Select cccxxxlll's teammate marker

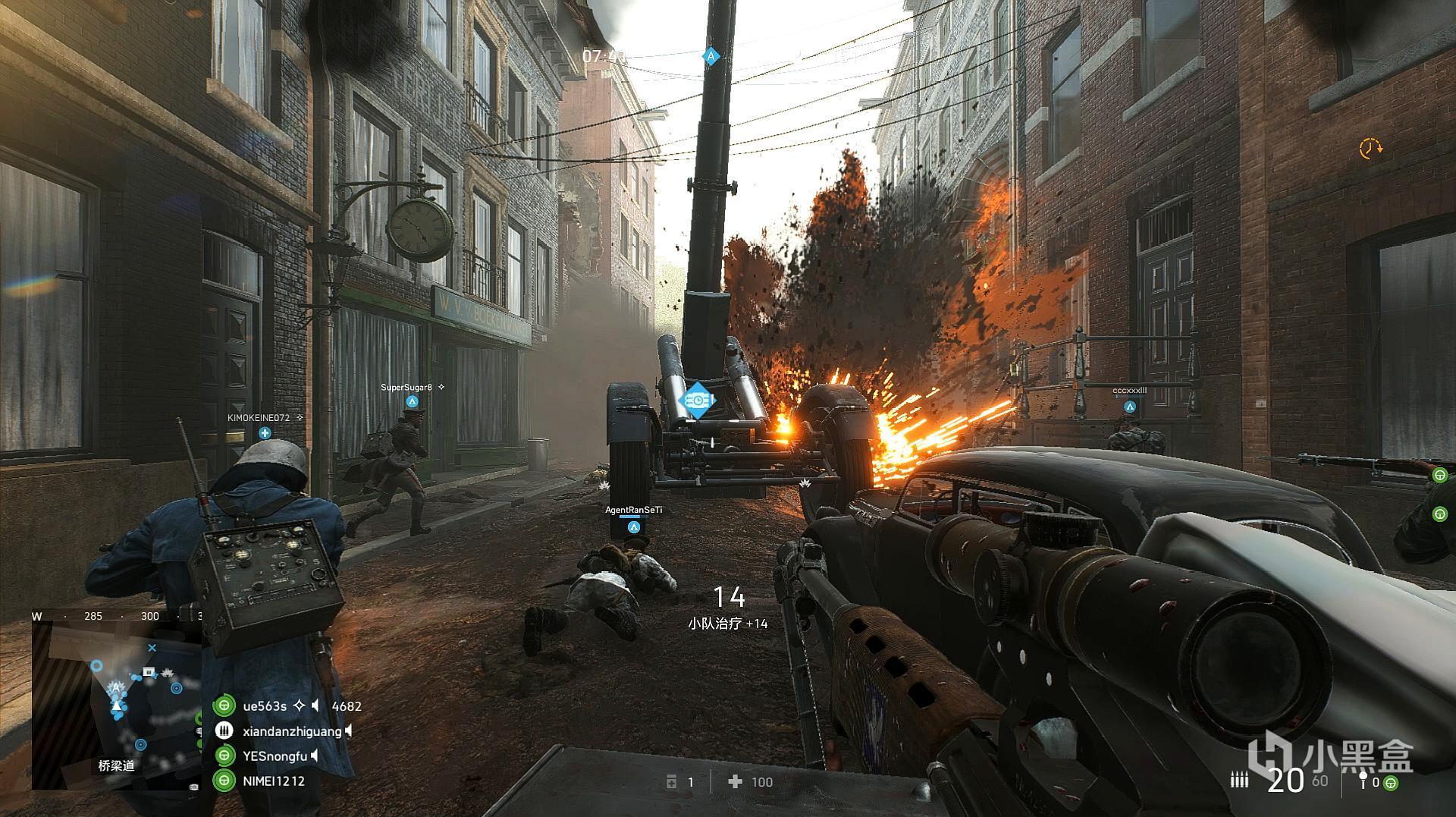(1130, 407)
